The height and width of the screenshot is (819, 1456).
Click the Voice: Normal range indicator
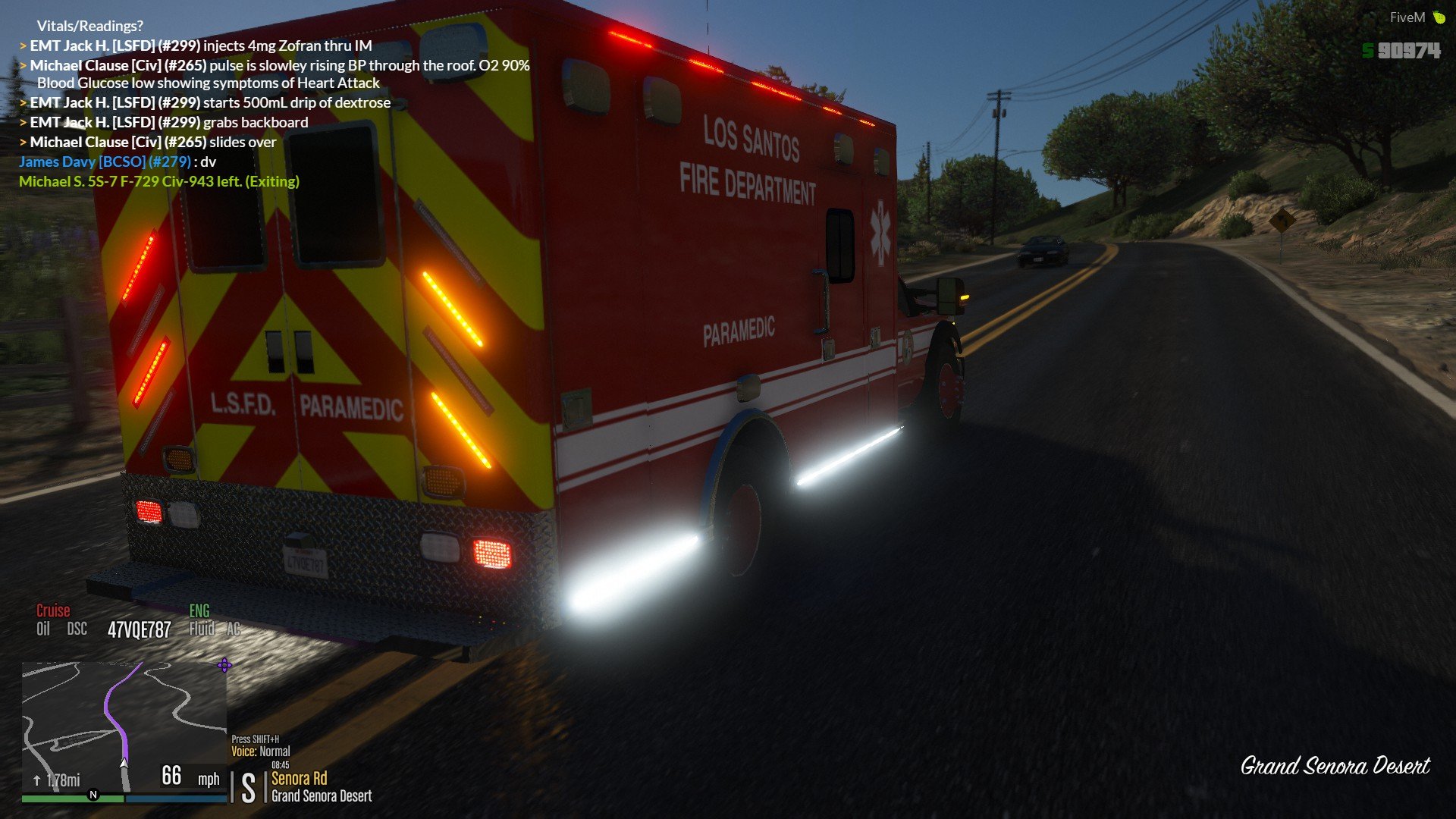tap(261, 752)
